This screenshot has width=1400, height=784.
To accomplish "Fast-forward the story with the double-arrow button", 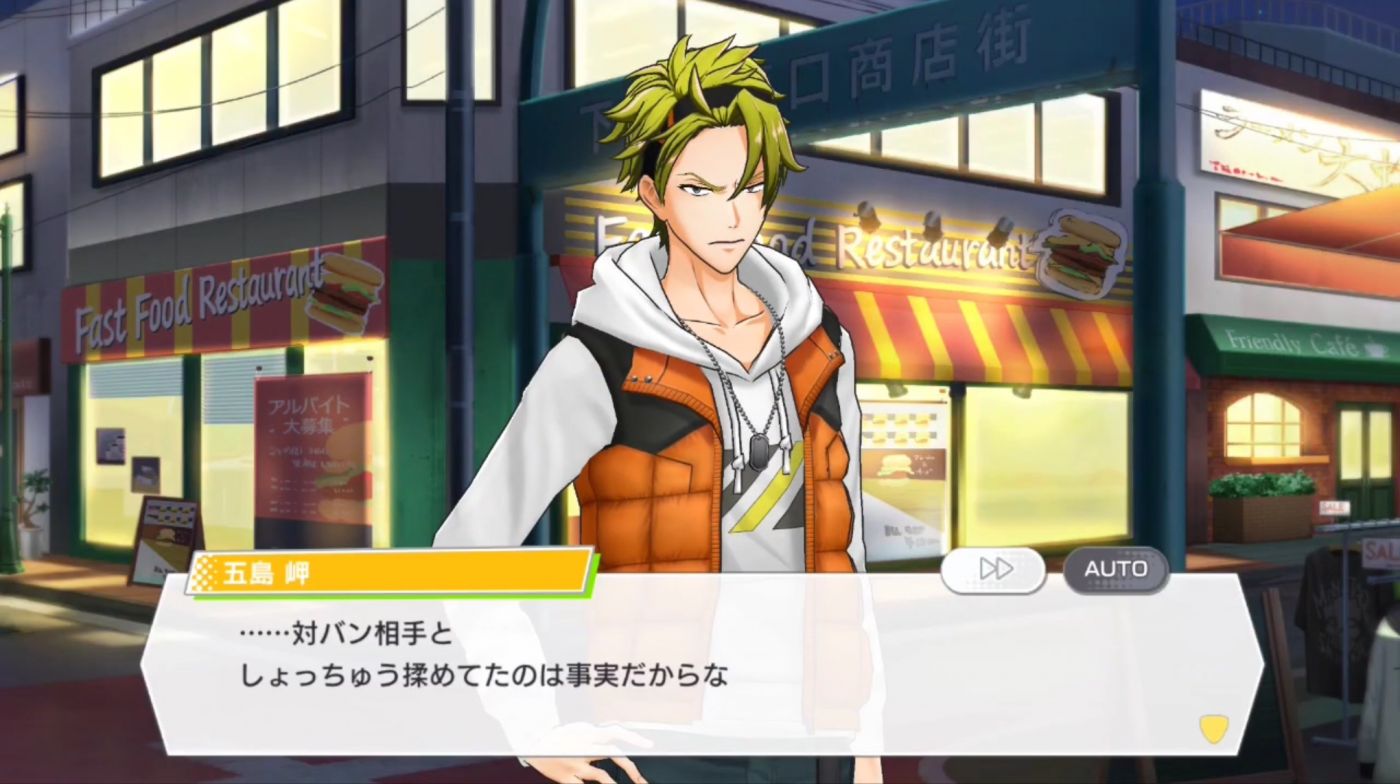I will (993, 569).
